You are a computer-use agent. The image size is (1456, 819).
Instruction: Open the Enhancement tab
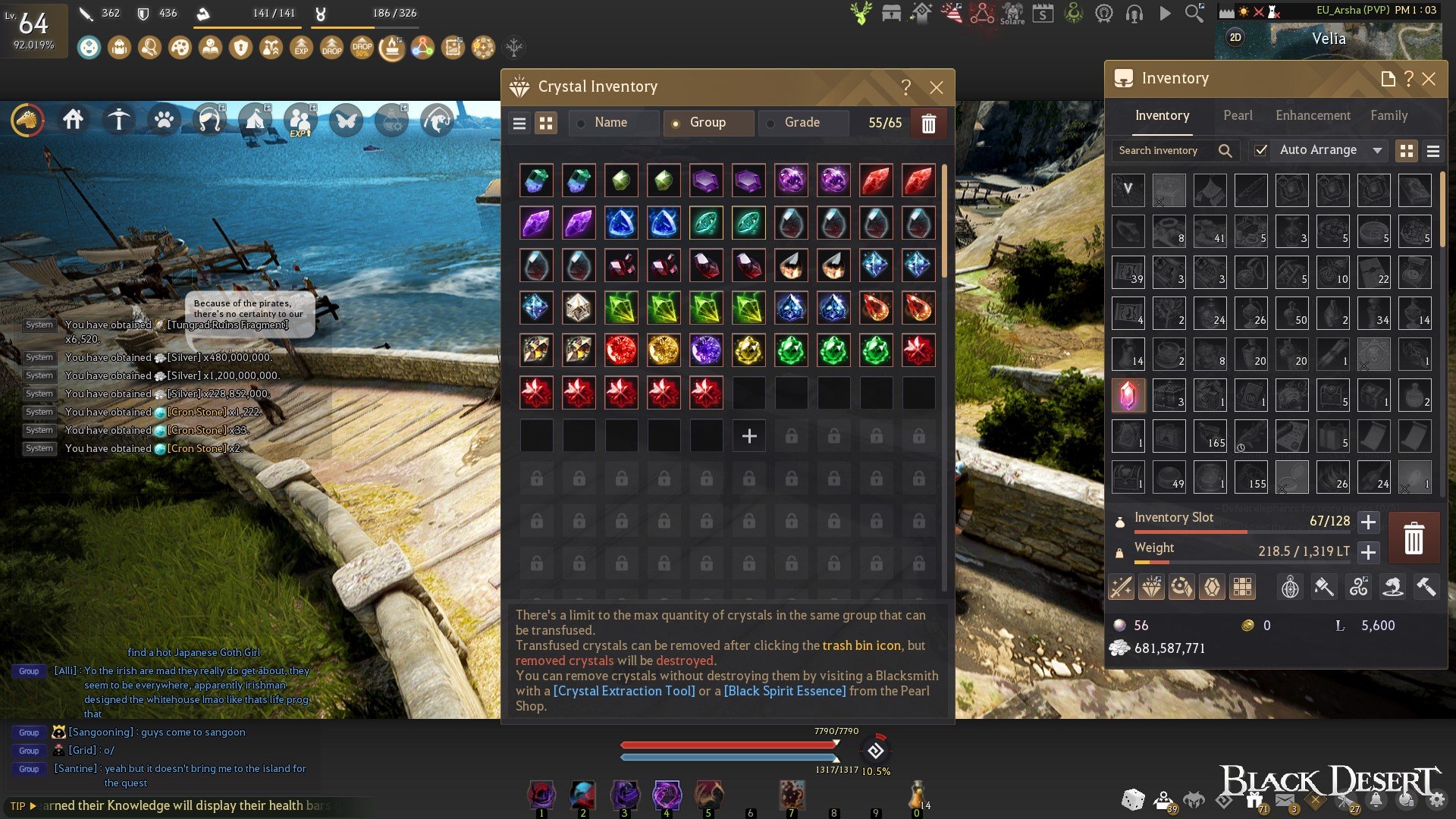point(1313,115)
